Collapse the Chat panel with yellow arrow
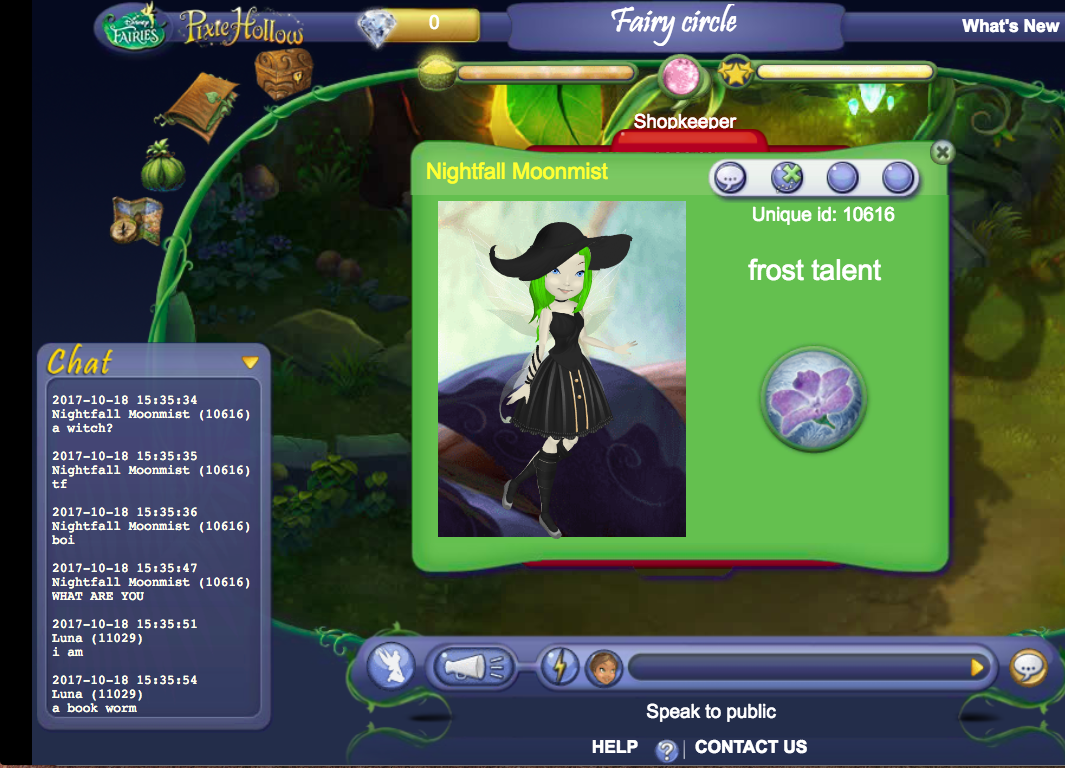 (x=250, y=362)
